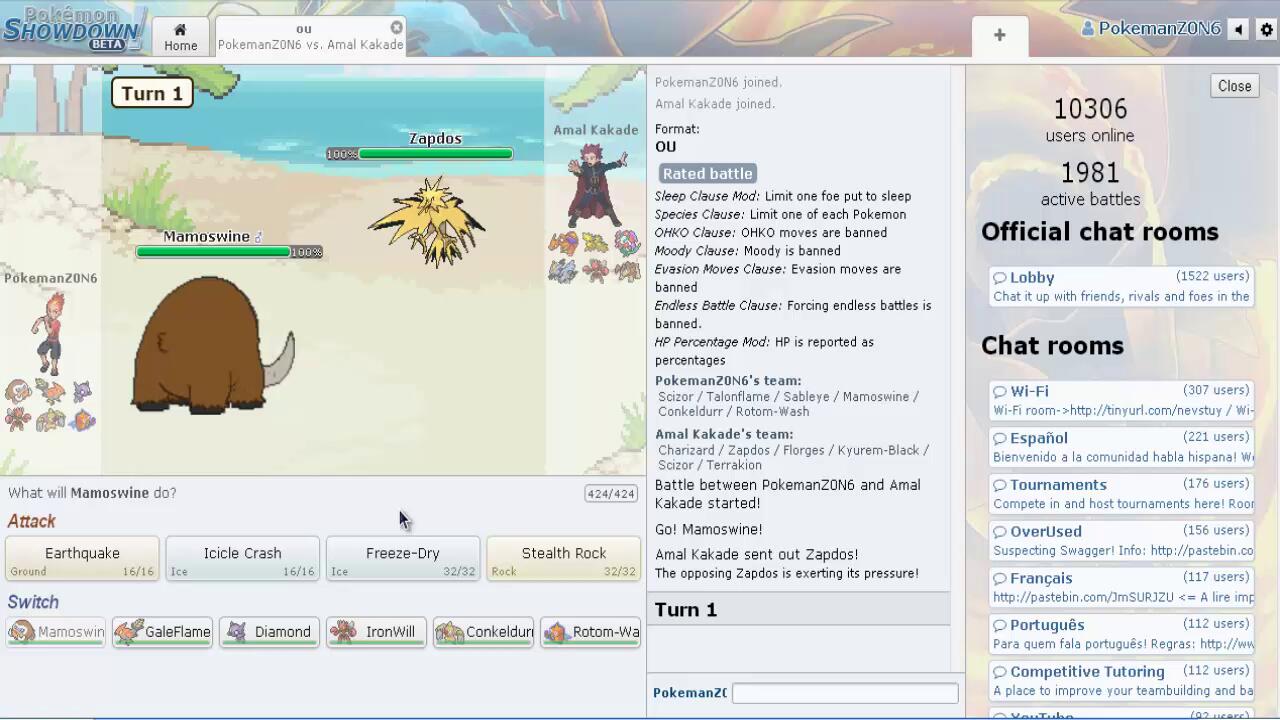Switch to Rotom-Wash
The height and width of the screenshot is (720, 1280).
click(x=590, y=632)
